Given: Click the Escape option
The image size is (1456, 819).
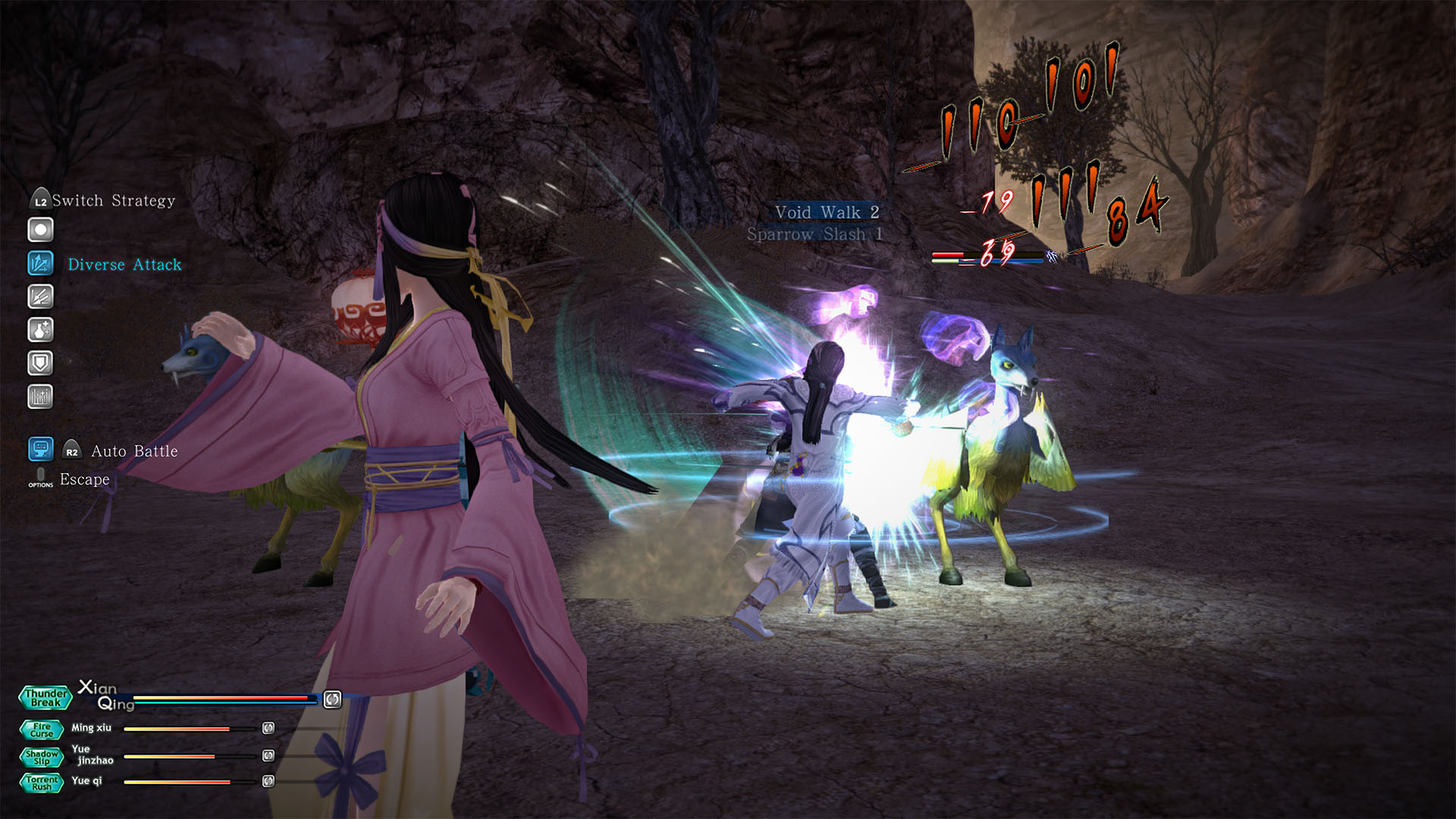Looking at the screenshot, I should [x=84, y=479].
